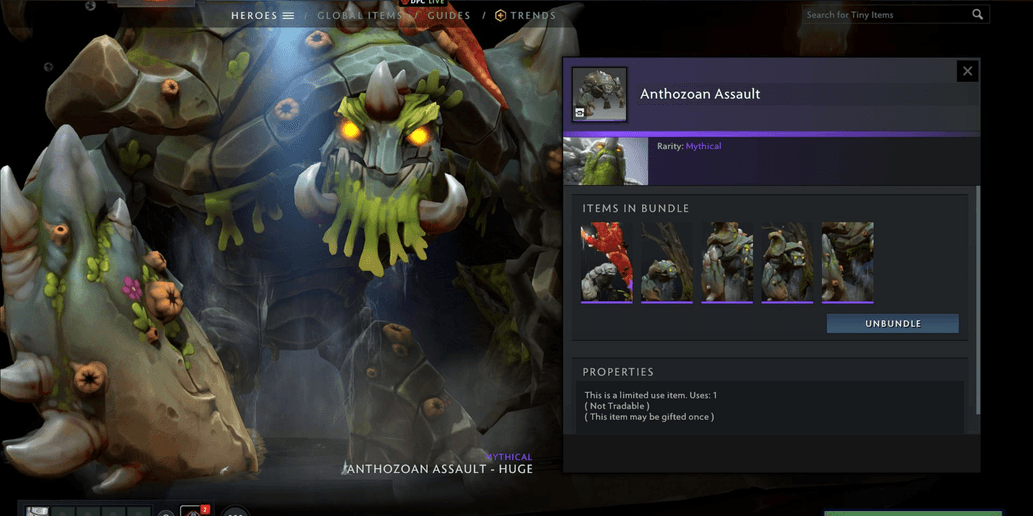
Task: Unbundle the Anthozoan Assault set
Action: 892,324
